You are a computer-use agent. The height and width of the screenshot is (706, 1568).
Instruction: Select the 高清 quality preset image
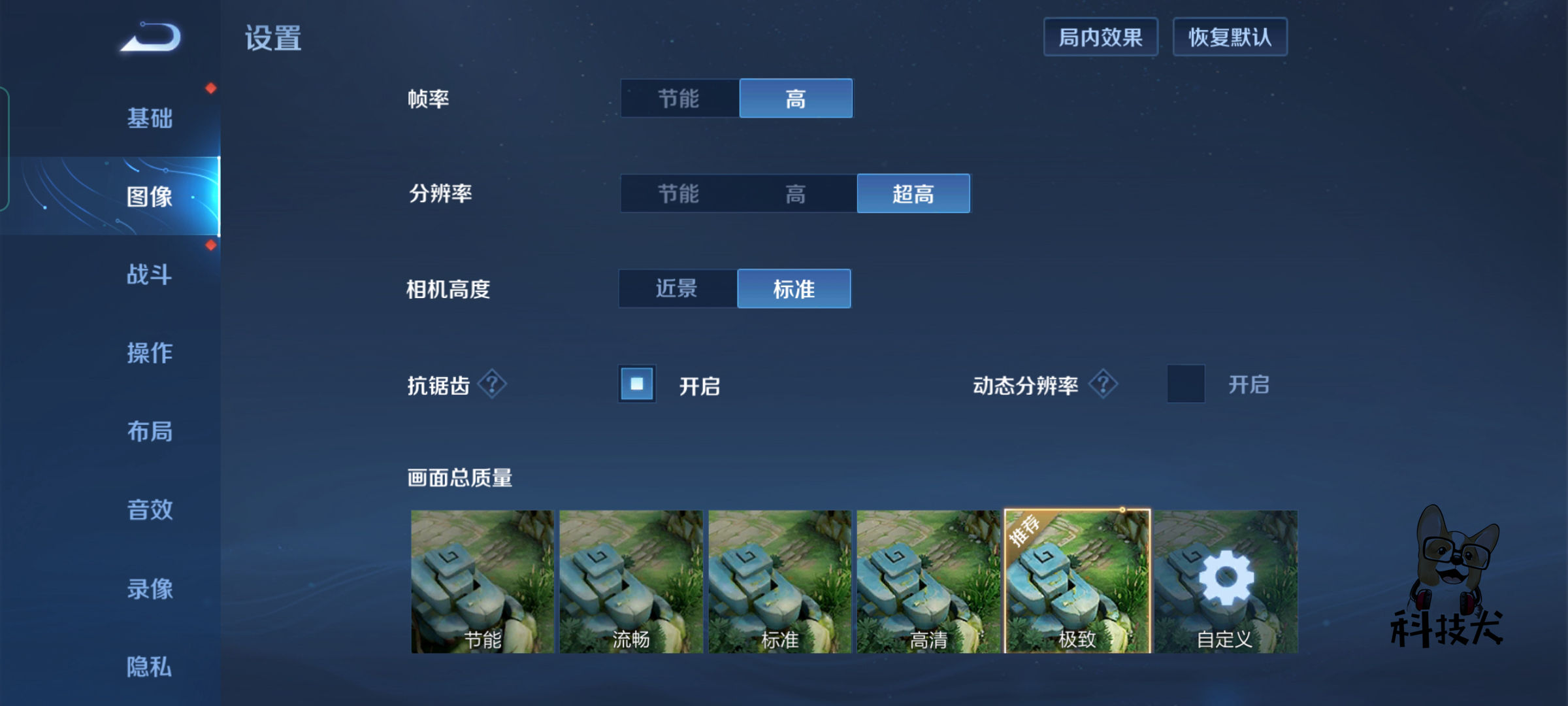pos(927,579)
